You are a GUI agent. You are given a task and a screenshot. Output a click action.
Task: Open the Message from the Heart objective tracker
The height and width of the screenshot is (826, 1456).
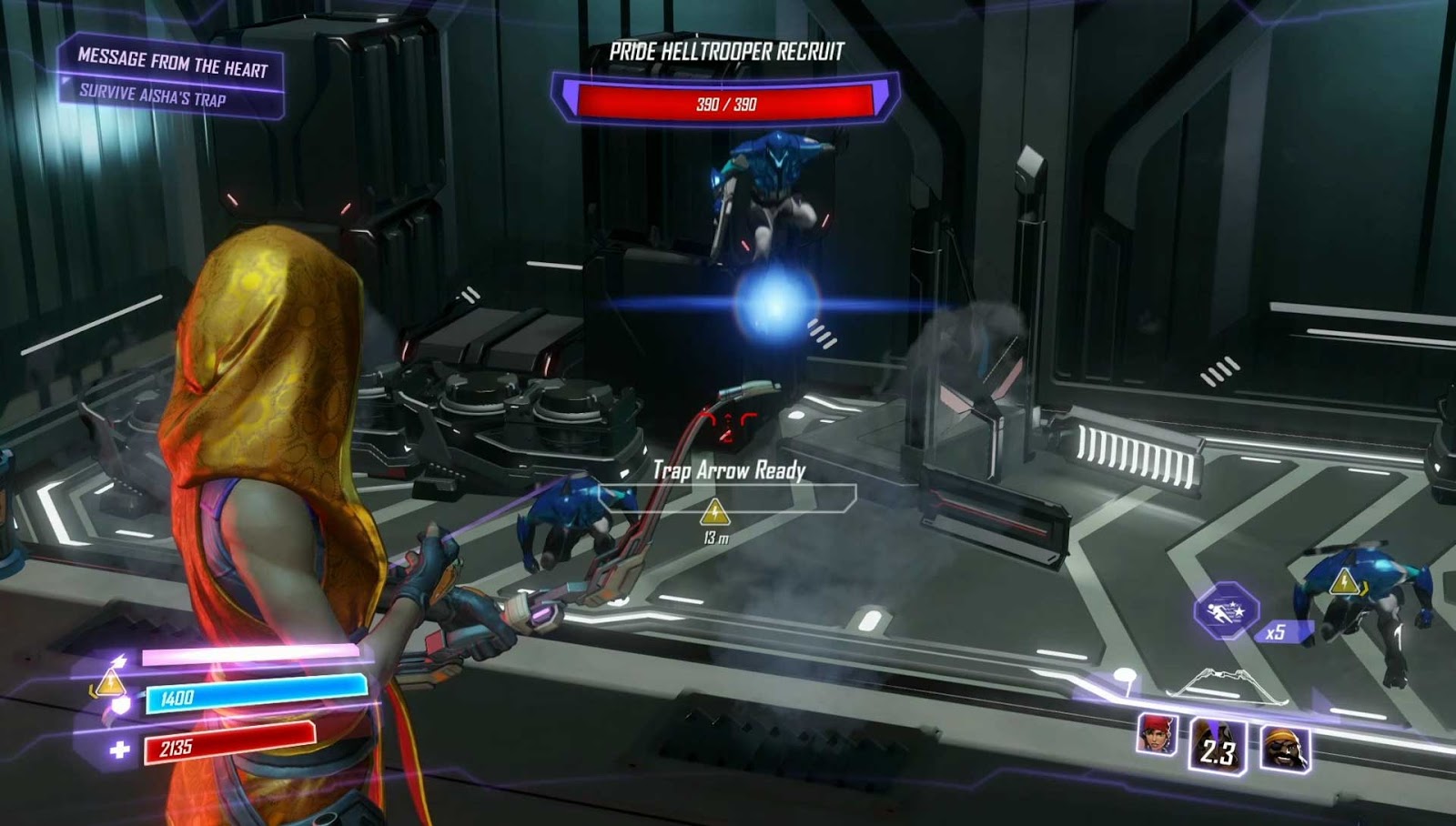(172, 64)
